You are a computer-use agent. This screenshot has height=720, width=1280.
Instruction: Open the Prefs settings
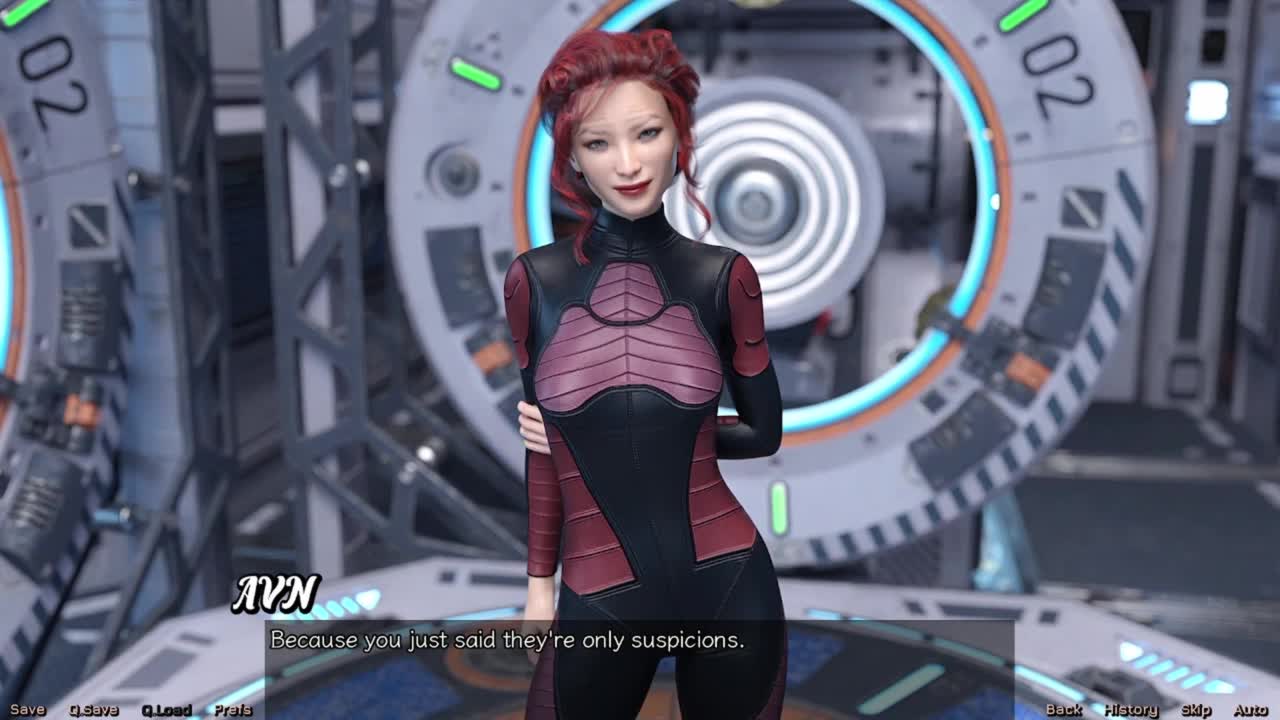233,710
